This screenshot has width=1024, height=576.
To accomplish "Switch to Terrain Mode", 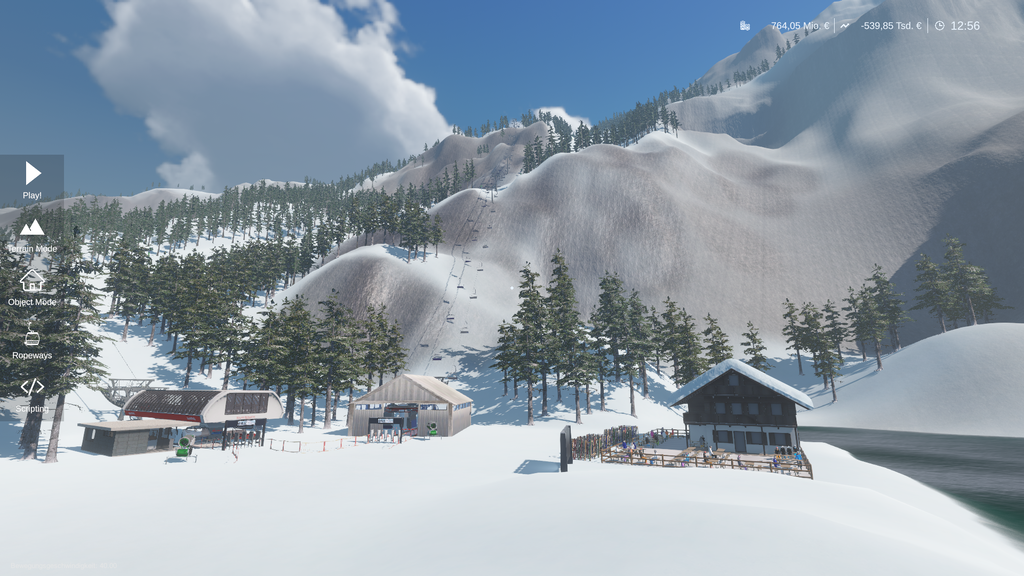I will point(32,234).
